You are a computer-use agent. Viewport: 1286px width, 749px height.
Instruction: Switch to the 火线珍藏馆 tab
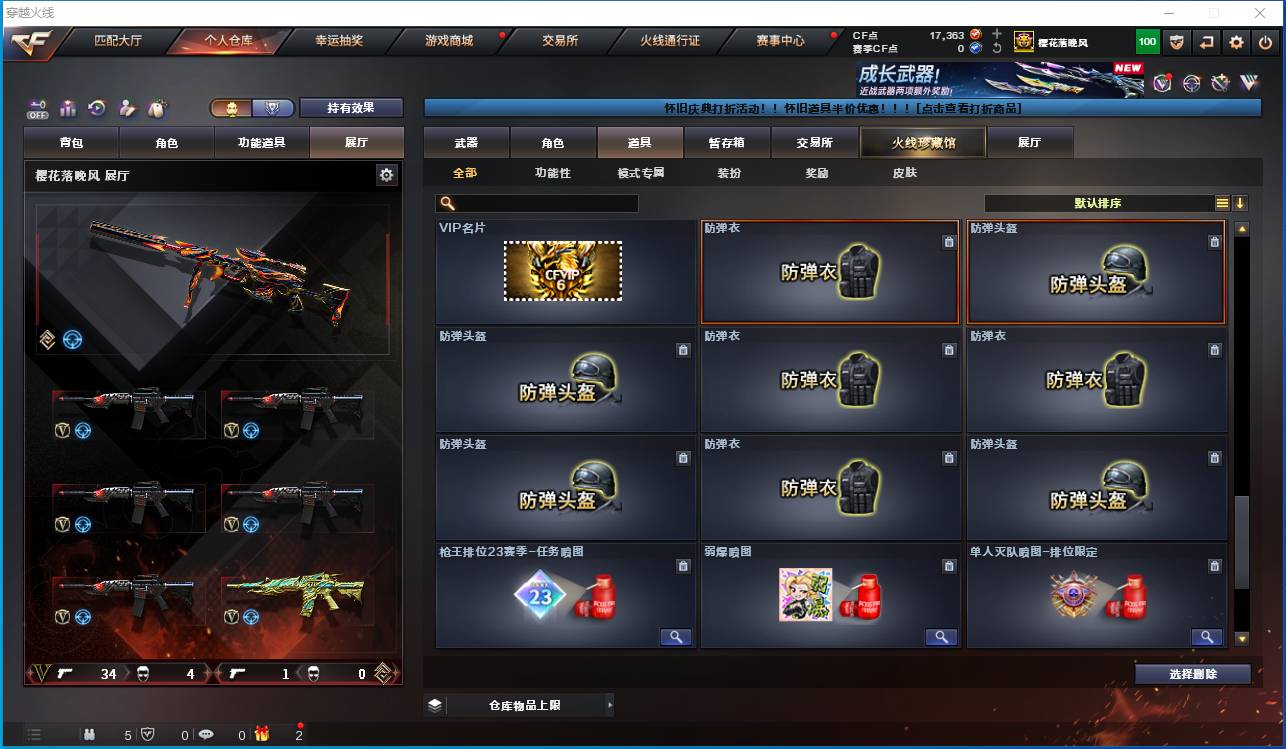point(921,142)
